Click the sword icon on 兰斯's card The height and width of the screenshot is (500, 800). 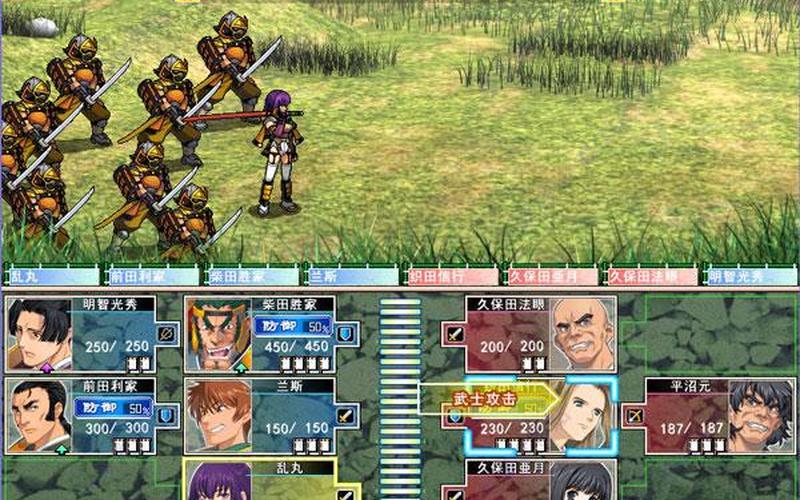pyautogui.click(x=346, y=414)
